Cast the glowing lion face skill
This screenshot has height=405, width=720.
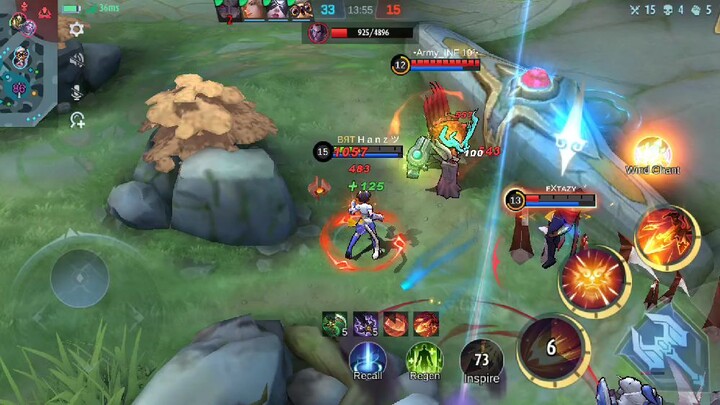coord(593,279)
